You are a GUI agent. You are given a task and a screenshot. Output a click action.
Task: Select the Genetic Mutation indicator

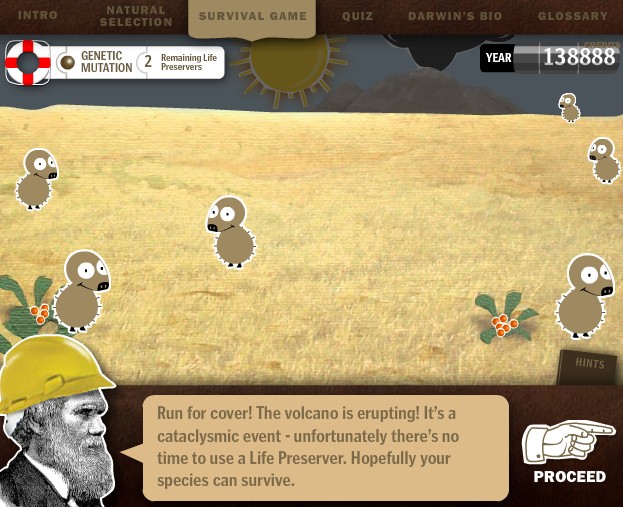point(96,62)
